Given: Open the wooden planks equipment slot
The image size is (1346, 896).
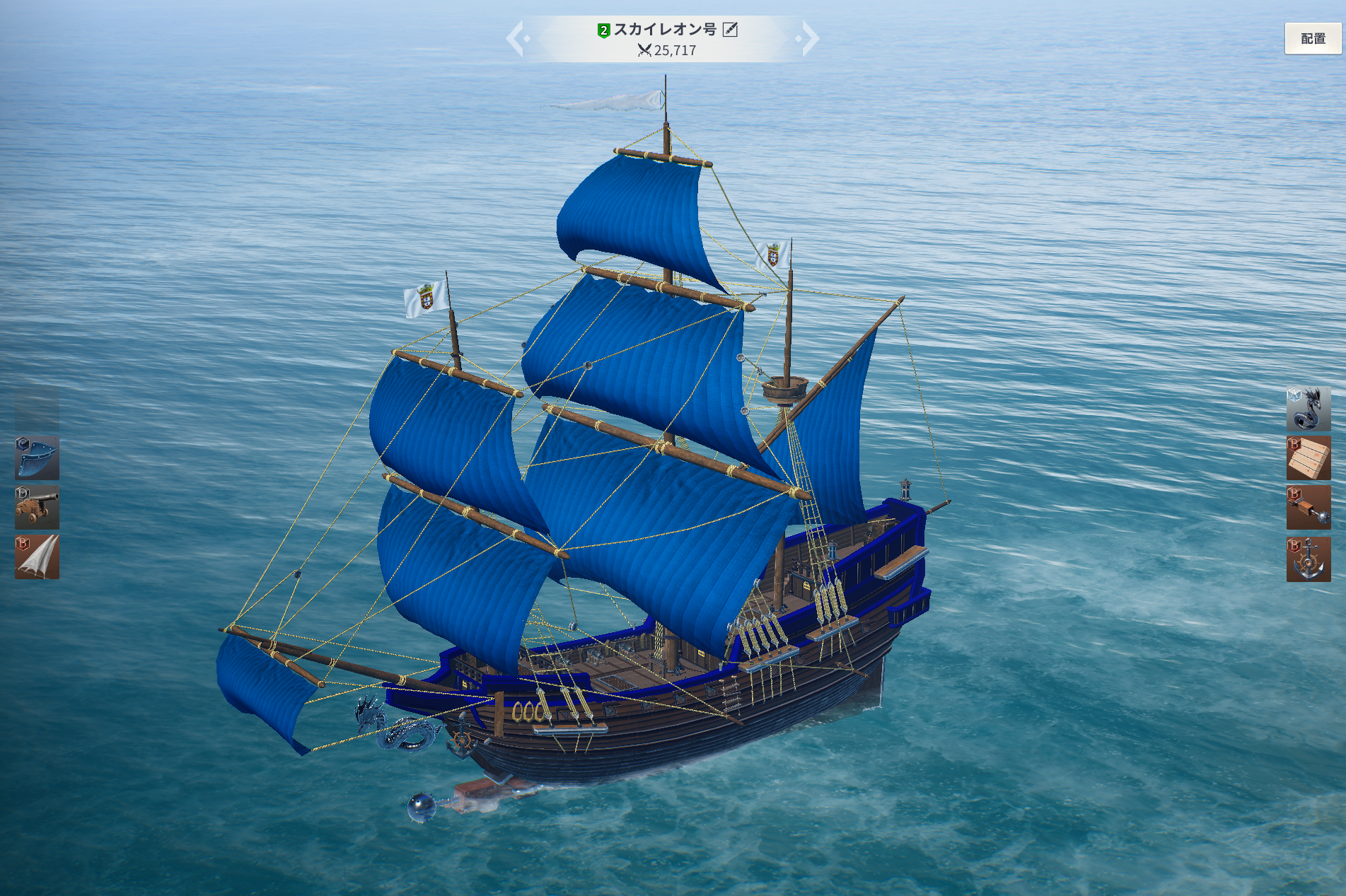Looking at the screenshot, I should [x=1308, y=458].
